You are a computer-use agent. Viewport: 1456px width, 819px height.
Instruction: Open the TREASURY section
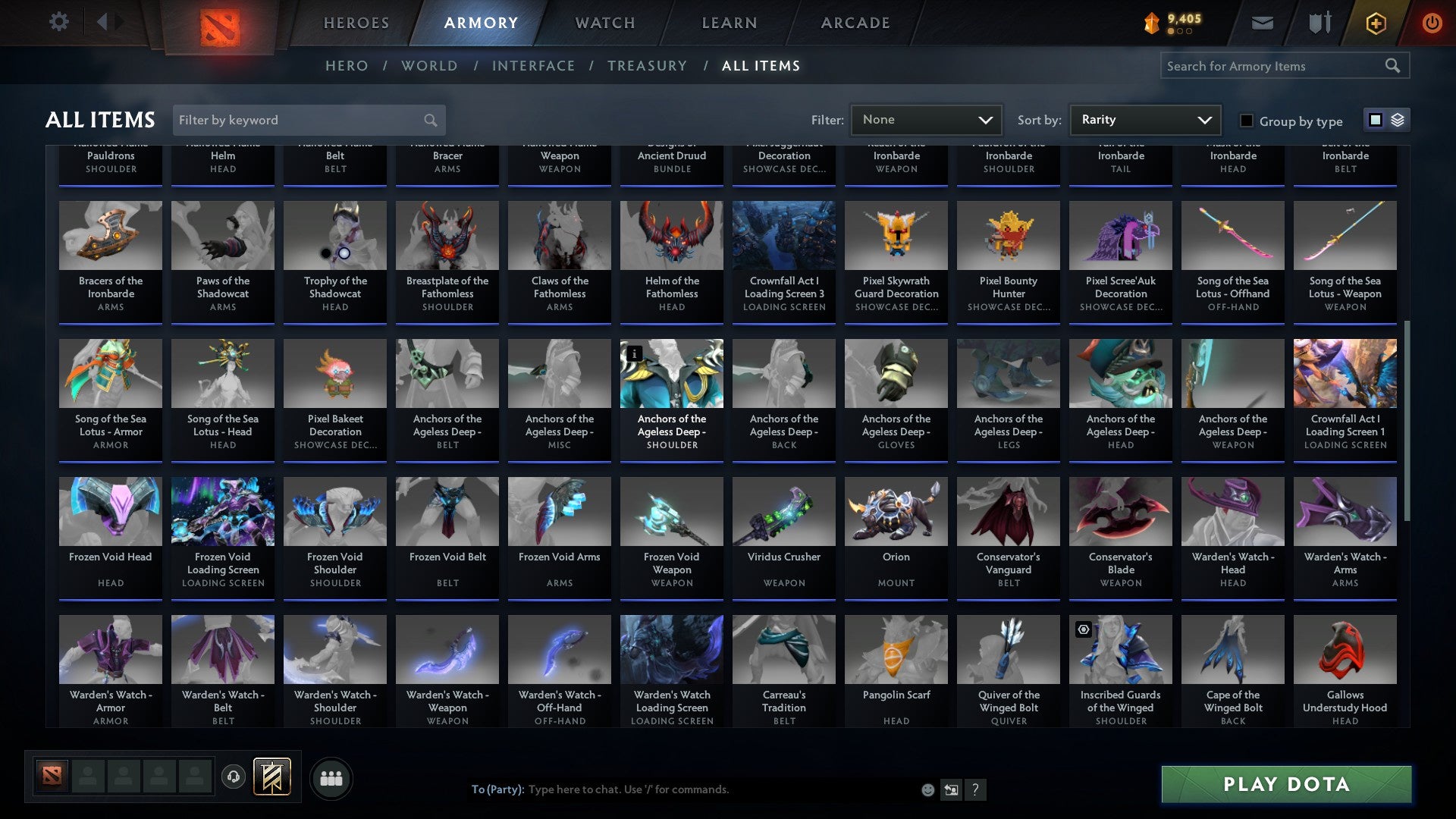coord(648,66)
